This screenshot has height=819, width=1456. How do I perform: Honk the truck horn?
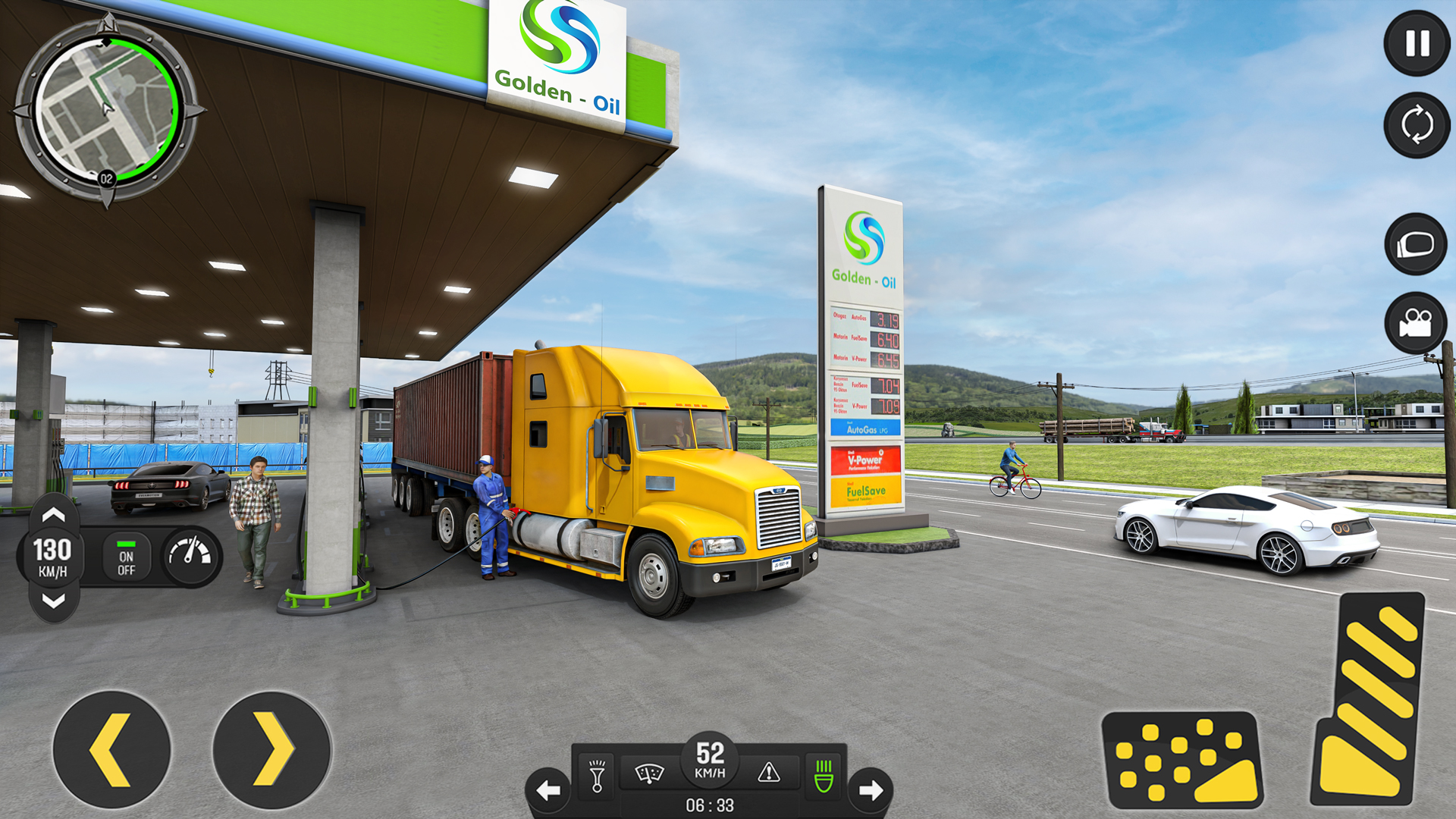pyautogui.click(x=596, y=776)
